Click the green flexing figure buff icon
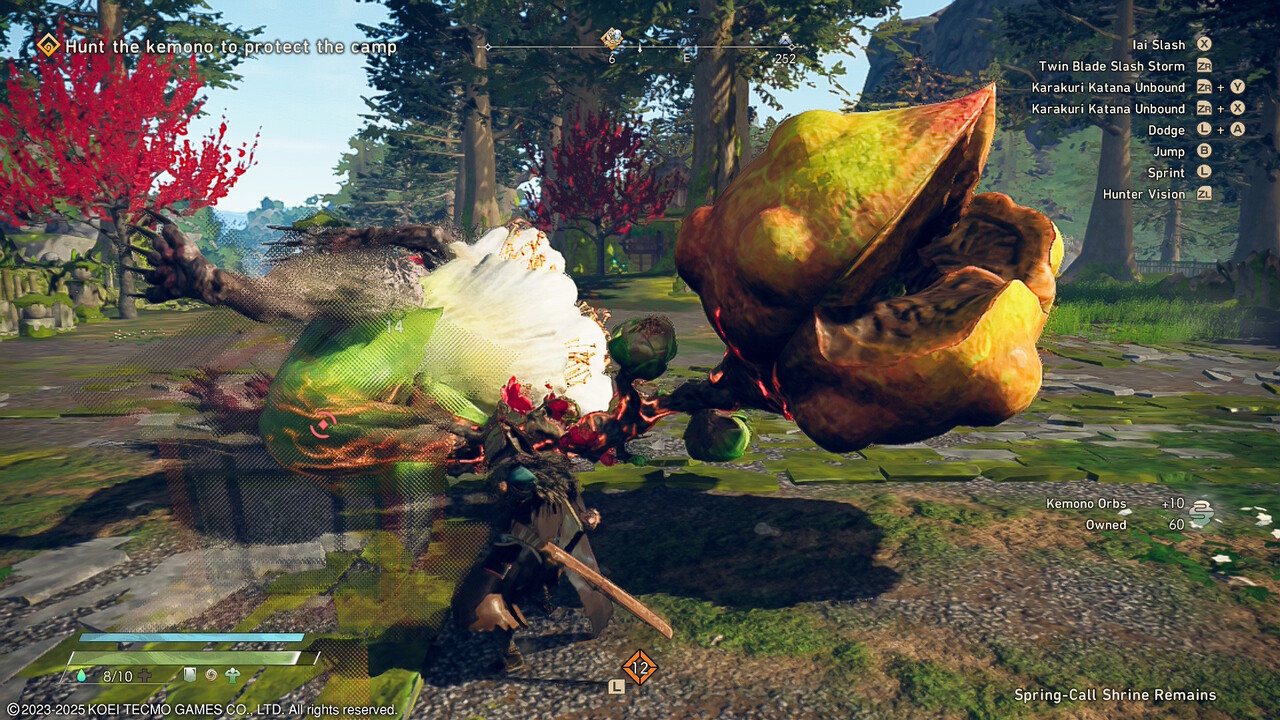 point(232,675)
